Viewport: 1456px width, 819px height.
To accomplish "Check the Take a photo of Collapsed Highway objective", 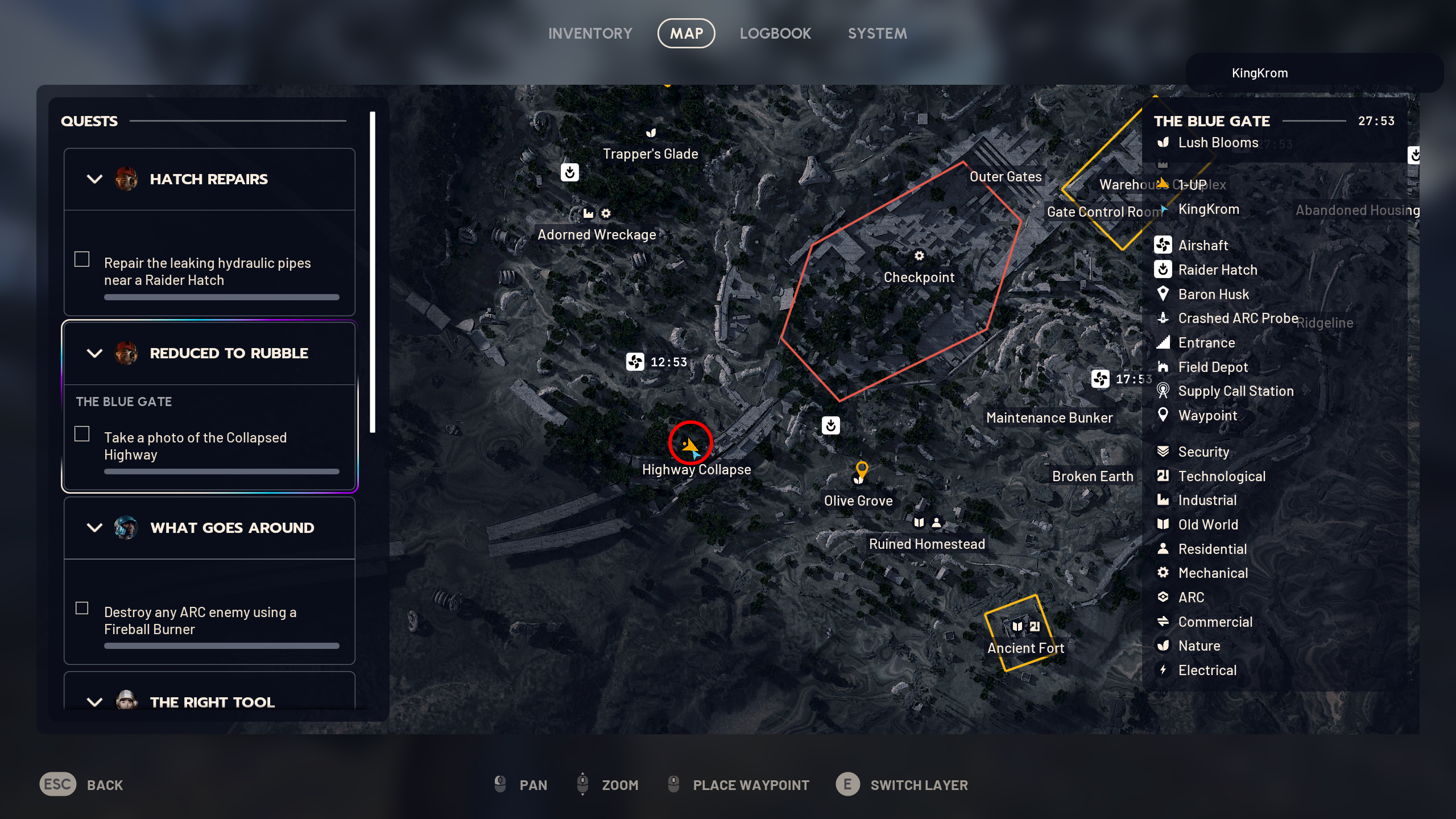I will pyautogui.click(x=82, y=433).
